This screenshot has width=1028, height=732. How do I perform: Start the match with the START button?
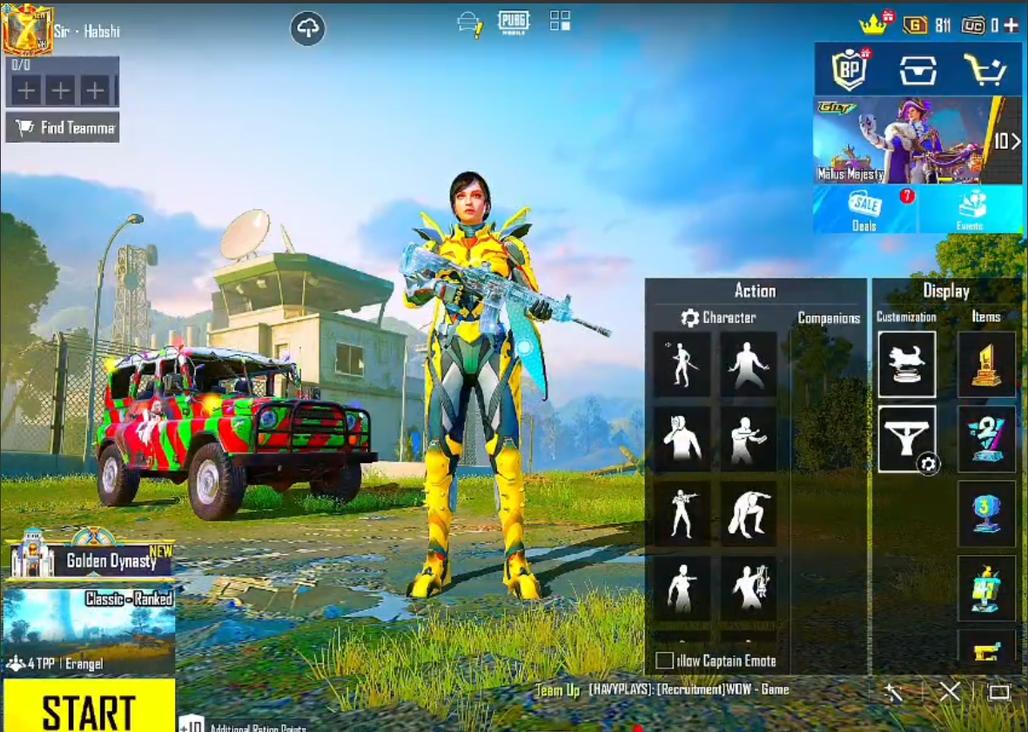pos(88,709)
